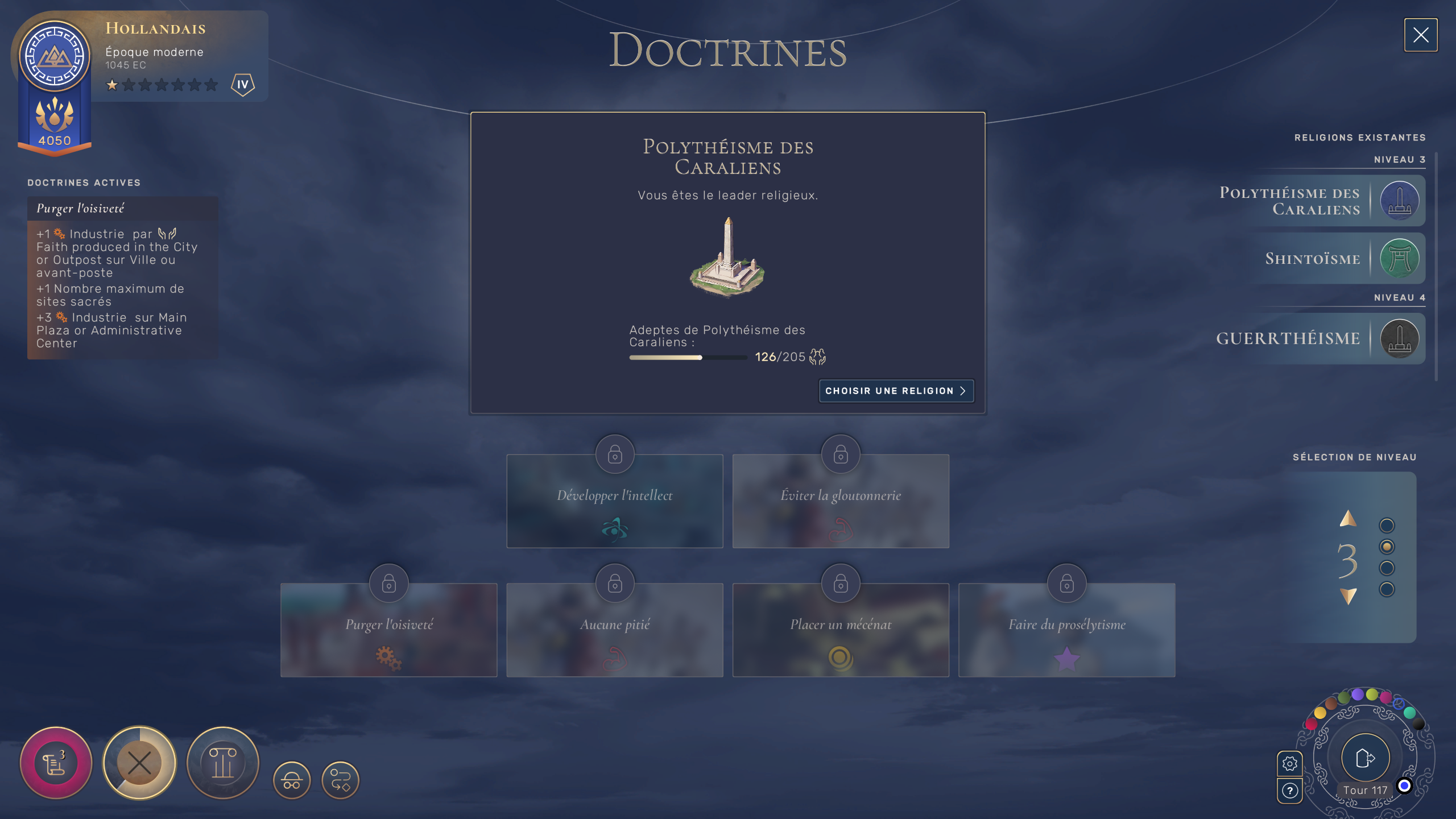This screenshot has width=1456, height=819.
Task: Open the pillar column icon menu
Action: pos(223,763)
